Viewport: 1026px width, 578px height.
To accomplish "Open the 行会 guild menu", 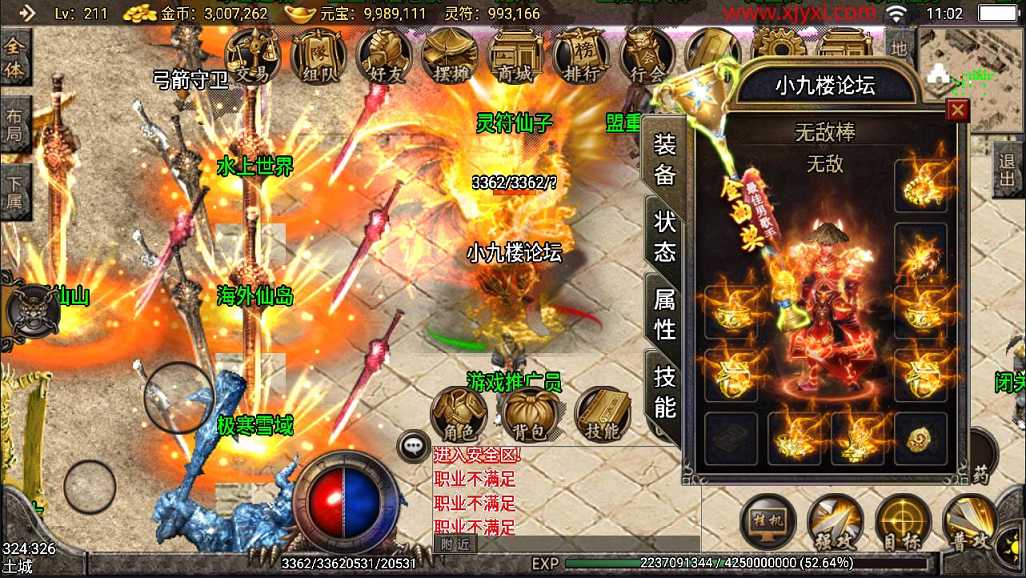I will (x=647, y=54).
